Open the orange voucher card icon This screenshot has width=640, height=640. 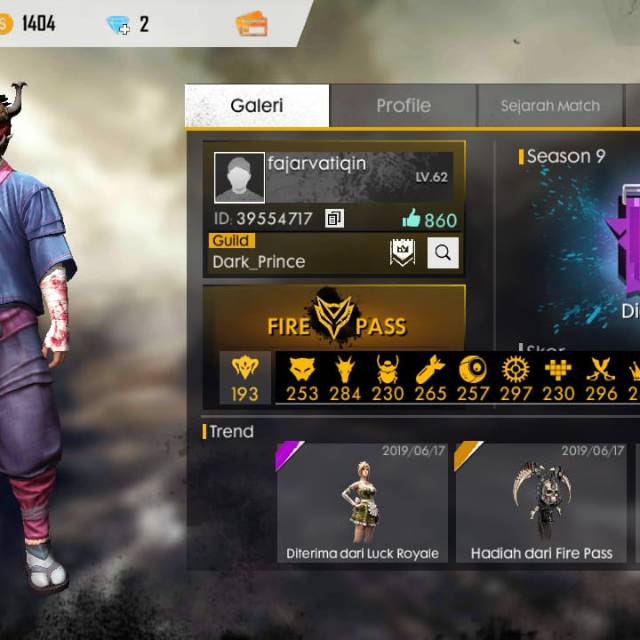(x=251, y=24)
